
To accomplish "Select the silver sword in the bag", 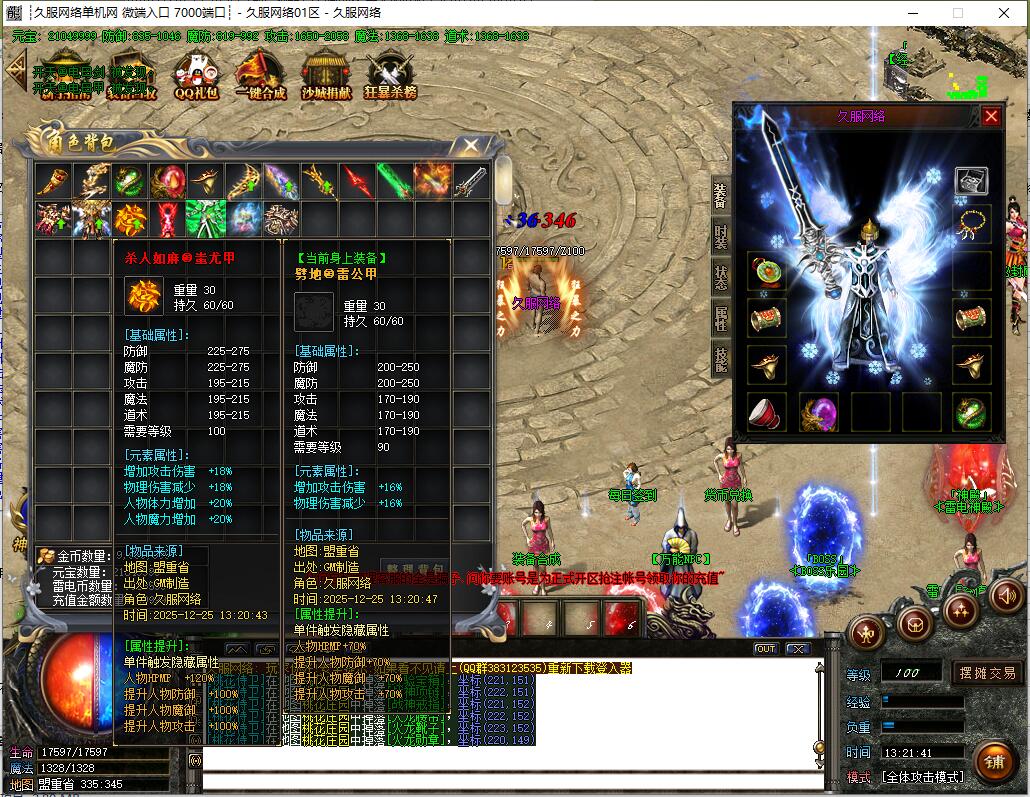I will pos(471,181).
